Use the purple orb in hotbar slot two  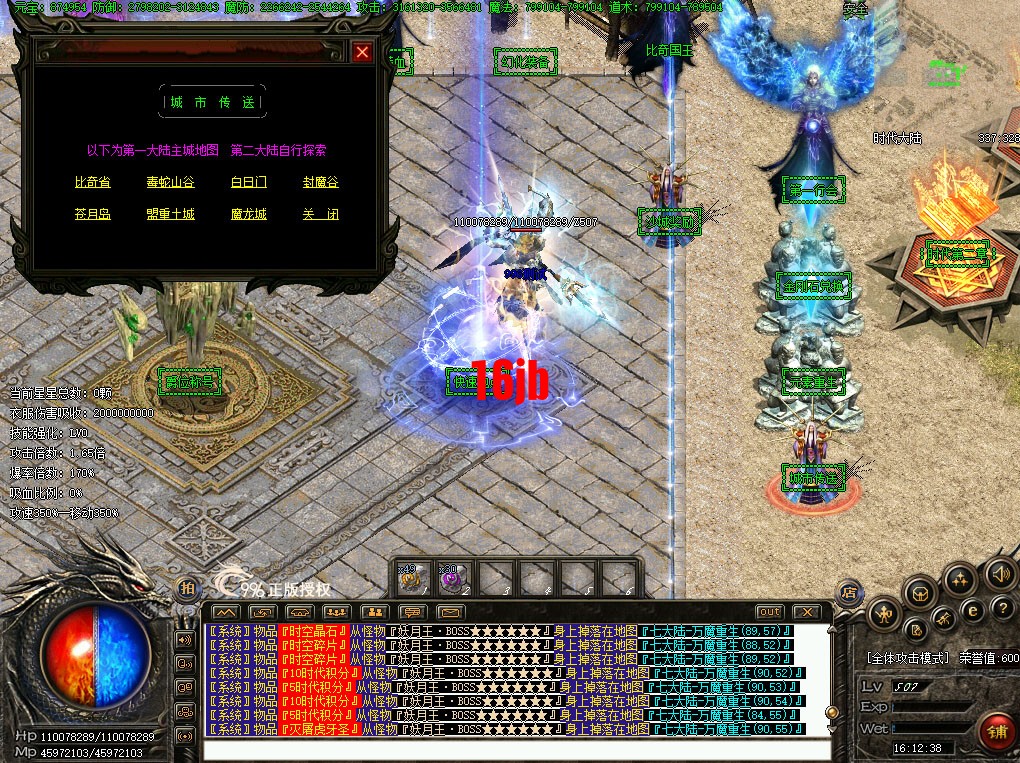(453, 578)
